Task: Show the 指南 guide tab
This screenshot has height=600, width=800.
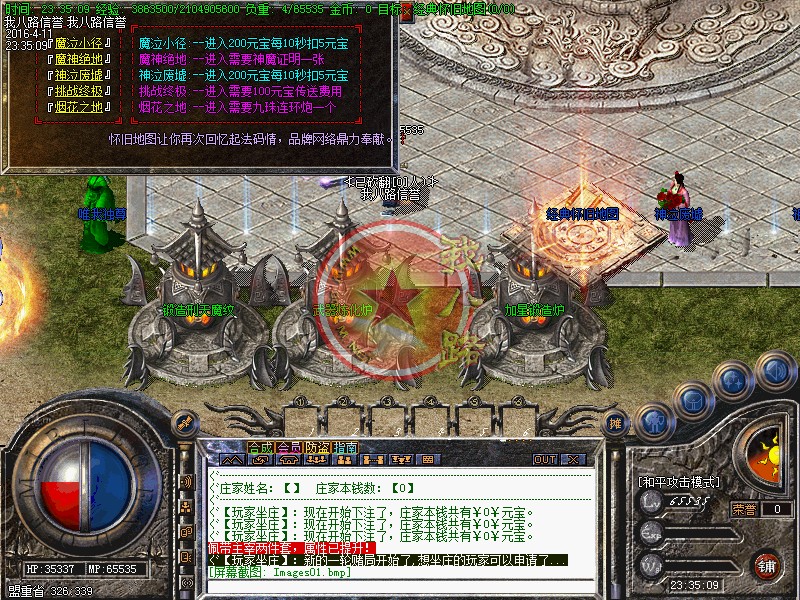Action: click(x=345, y=447)
